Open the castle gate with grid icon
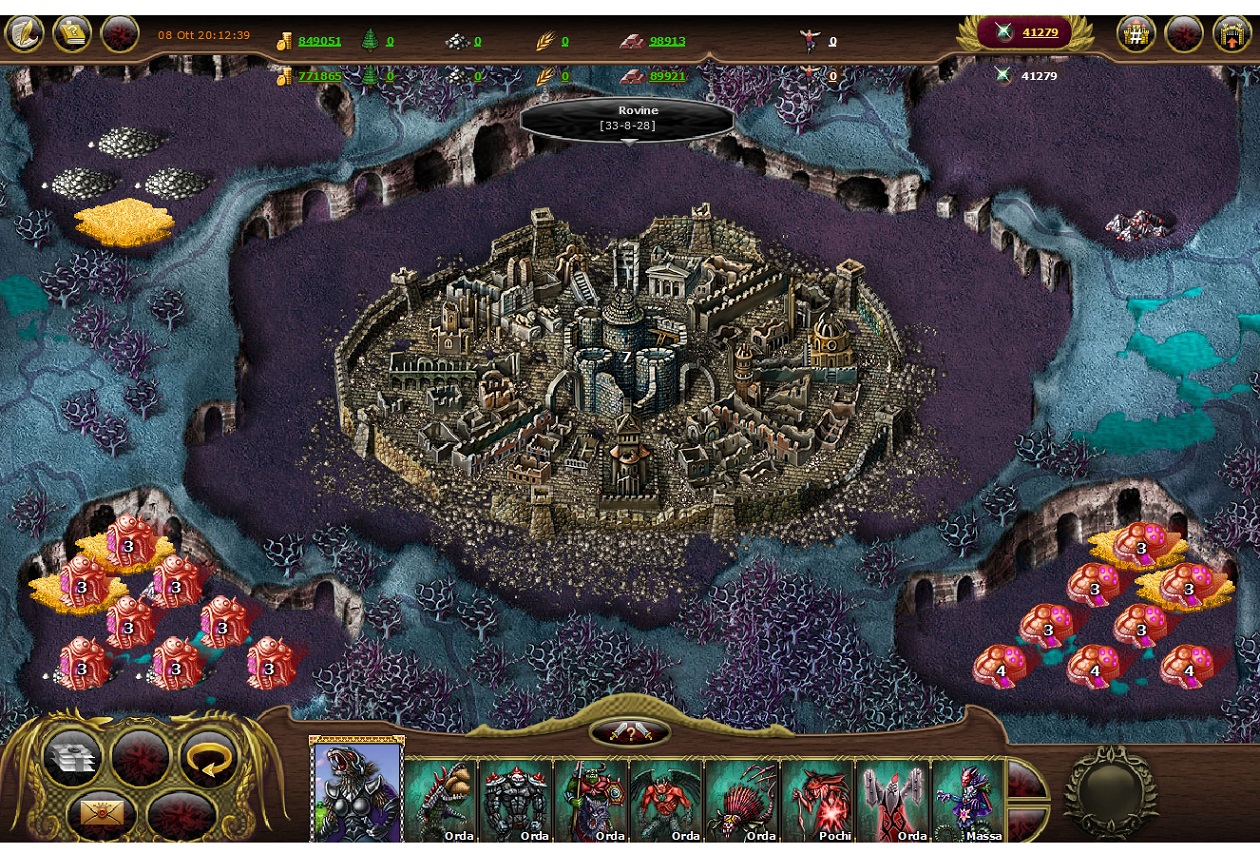The image size is (1260, 854). pos(1136,33)
